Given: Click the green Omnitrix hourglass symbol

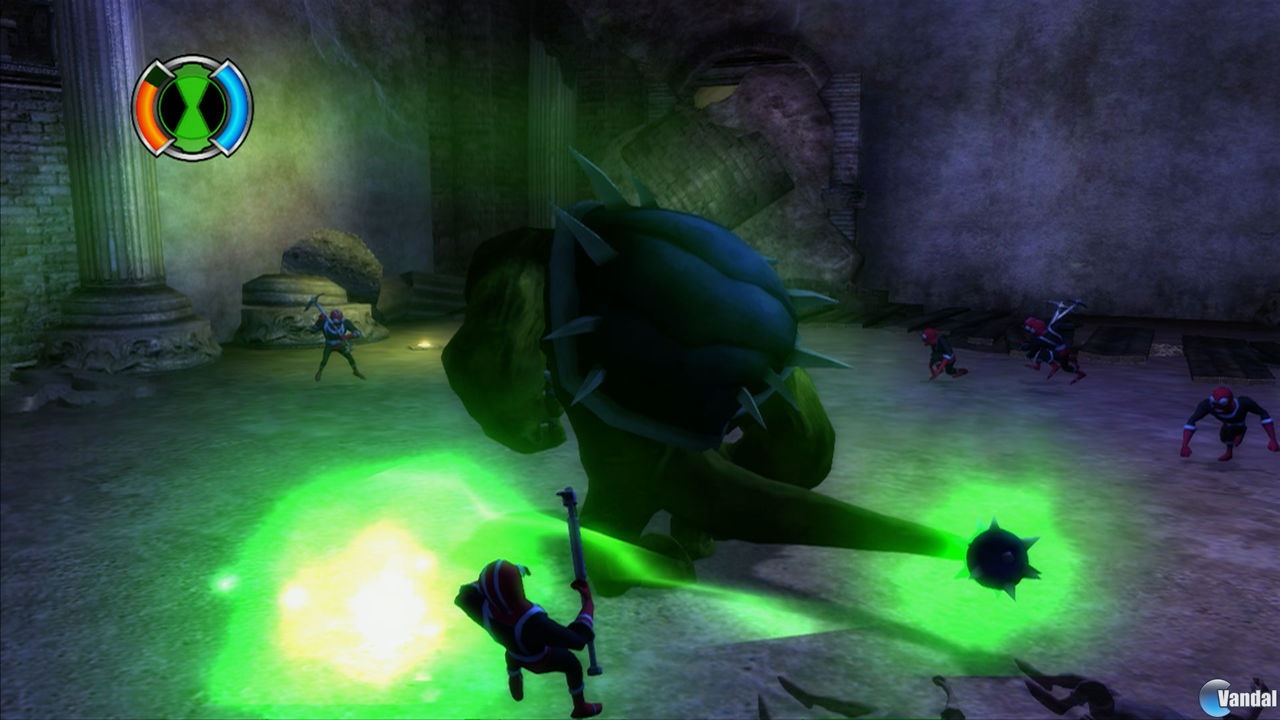Looking at the screenshot, I should point(190,103).
